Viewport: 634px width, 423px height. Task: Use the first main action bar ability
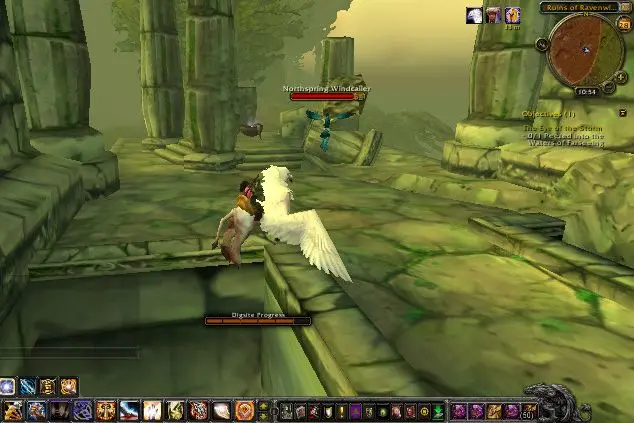pyautogui.click(x=12, y=410)
